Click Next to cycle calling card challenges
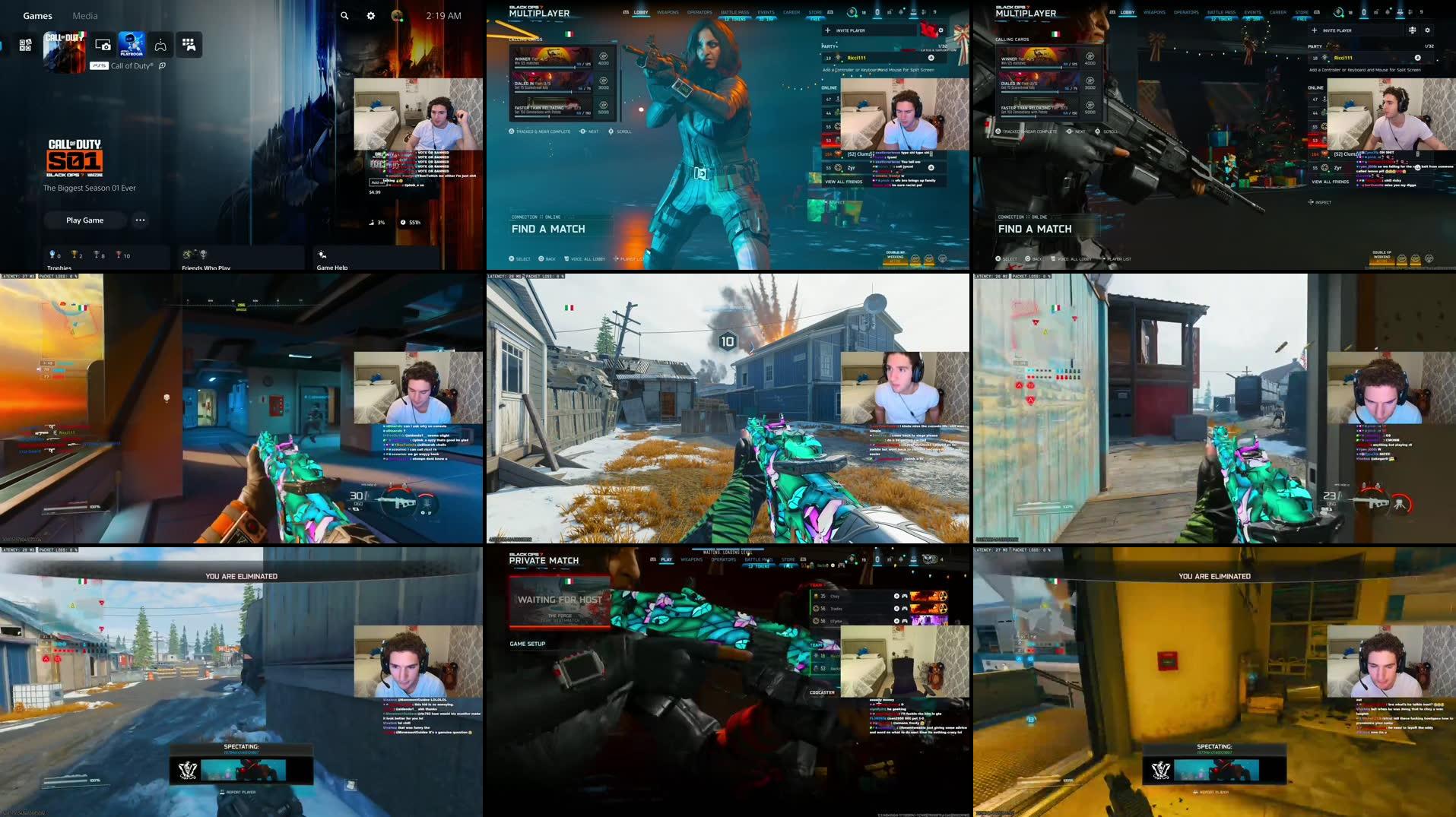1456x817 pixels. (592, 131)
